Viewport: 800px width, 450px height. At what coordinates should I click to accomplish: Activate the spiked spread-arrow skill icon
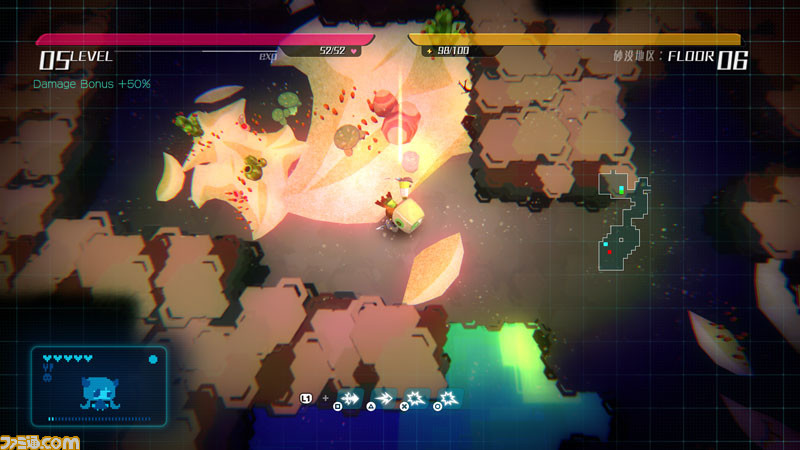point(352,397)
